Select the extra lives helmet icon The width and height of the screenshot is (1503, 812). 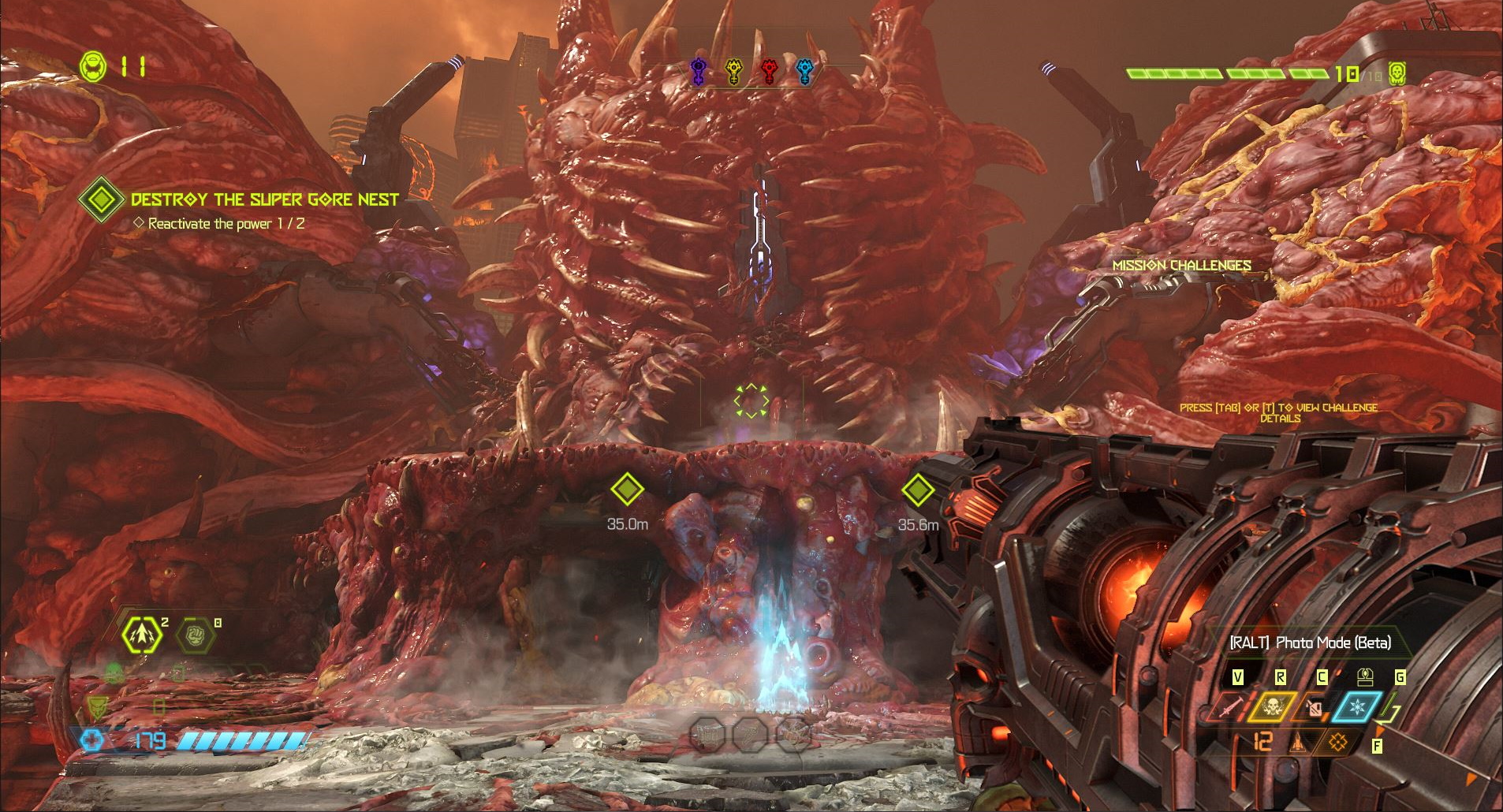point(93,66)
